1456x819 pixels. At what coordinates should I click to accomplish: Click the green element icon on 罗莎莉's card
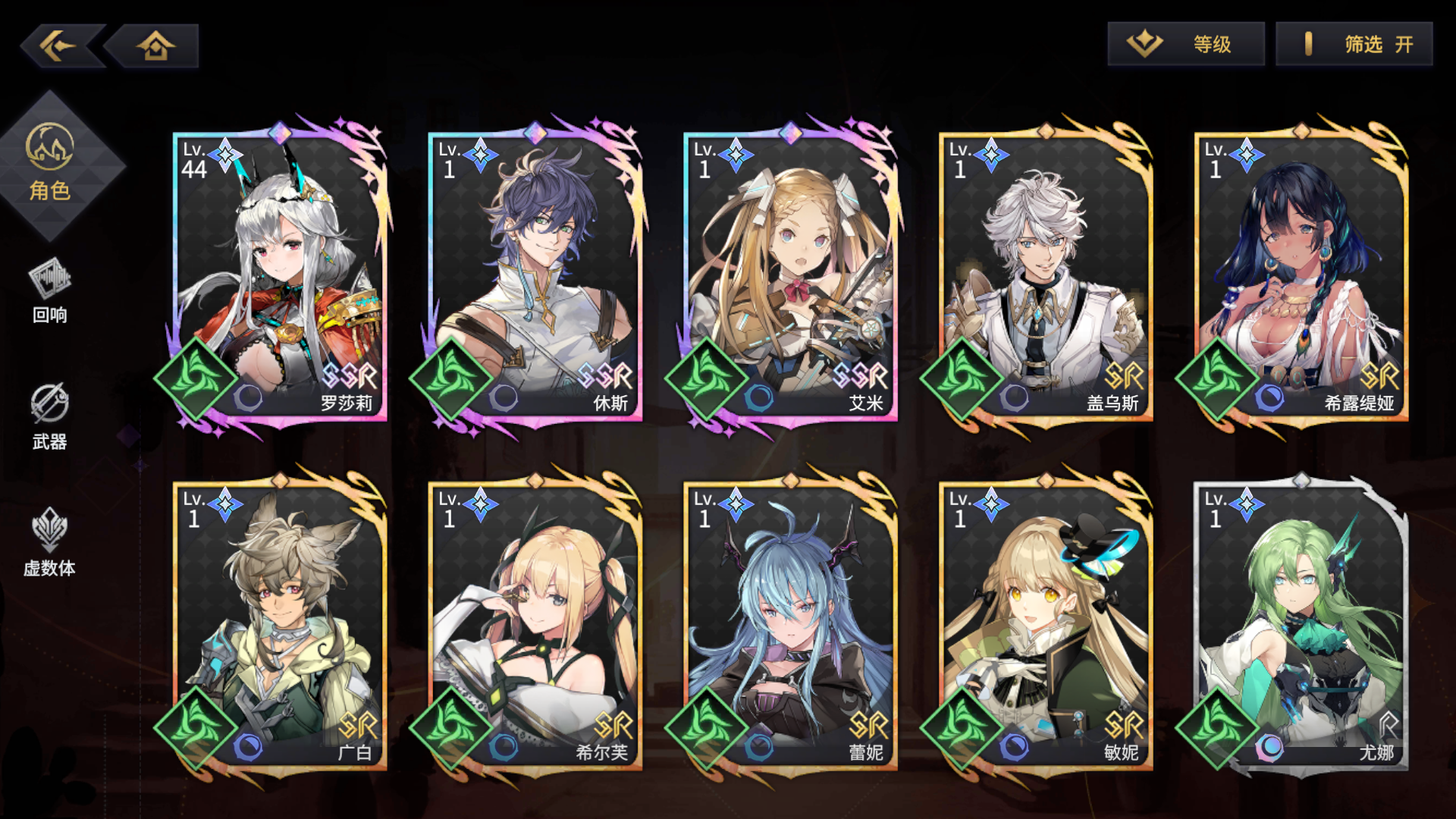click(196, 377)
